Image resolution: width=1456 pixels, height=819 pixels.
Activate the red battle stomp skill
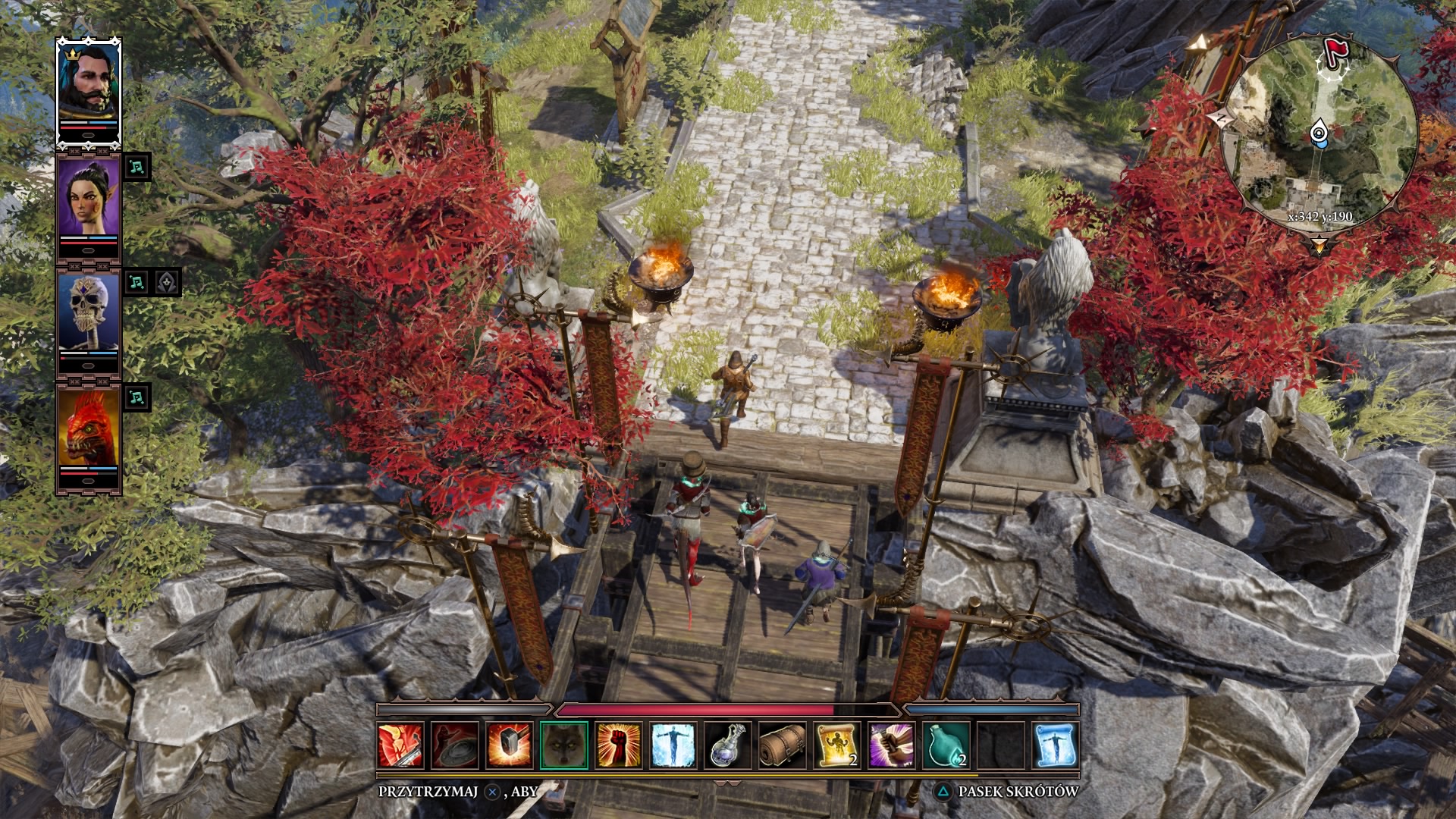pyautogui.click(x=400, y=745)
